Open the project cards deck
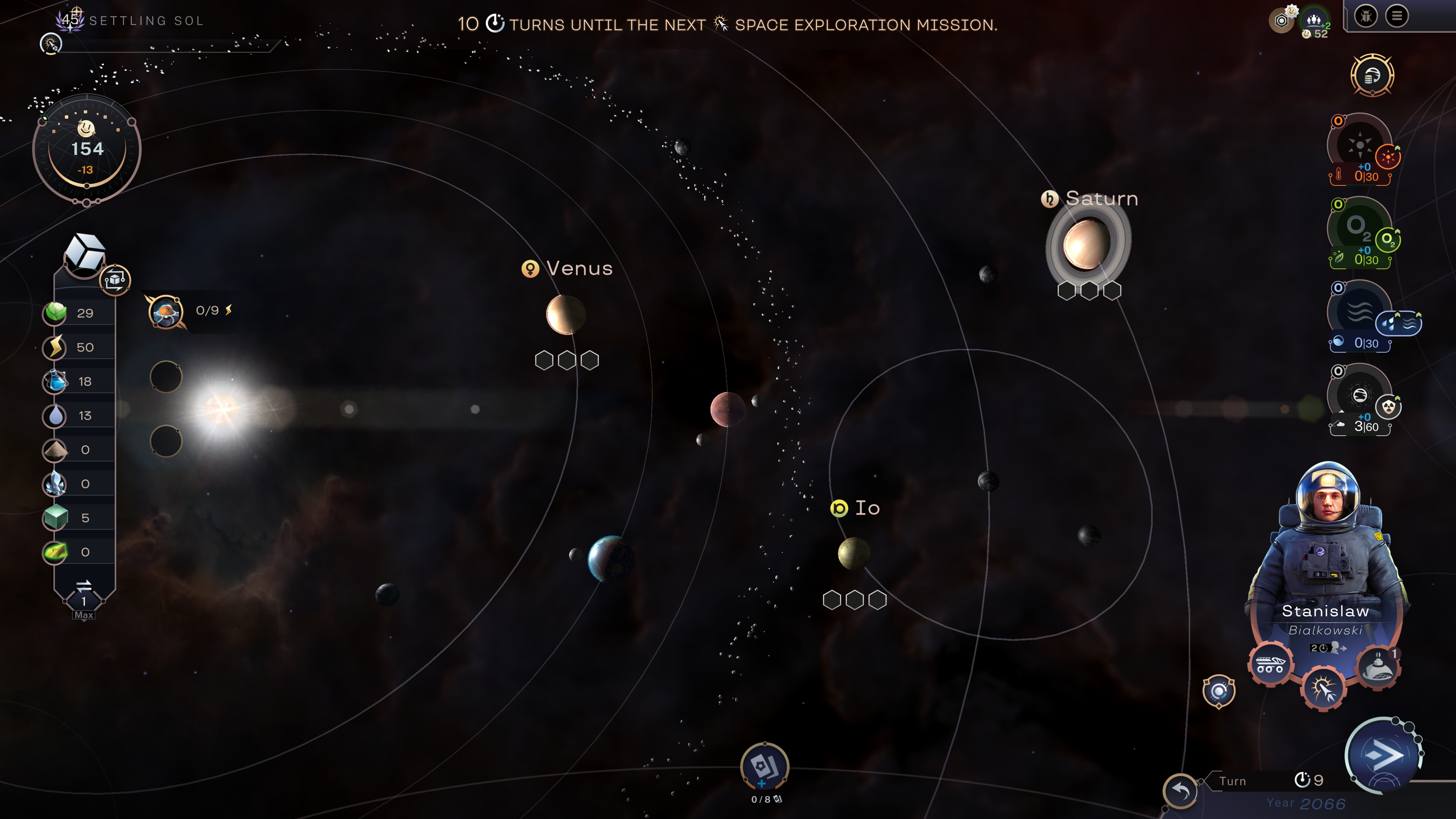The height and width of the screenshot is (819, 1456). click(764, 766)
